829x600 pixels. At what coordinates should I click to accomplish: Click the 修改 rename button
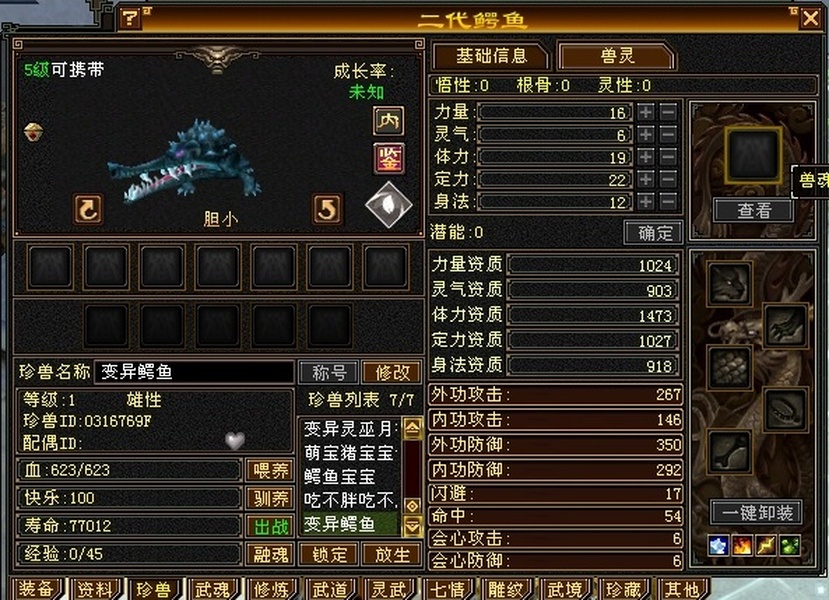[x=391, y=372]
